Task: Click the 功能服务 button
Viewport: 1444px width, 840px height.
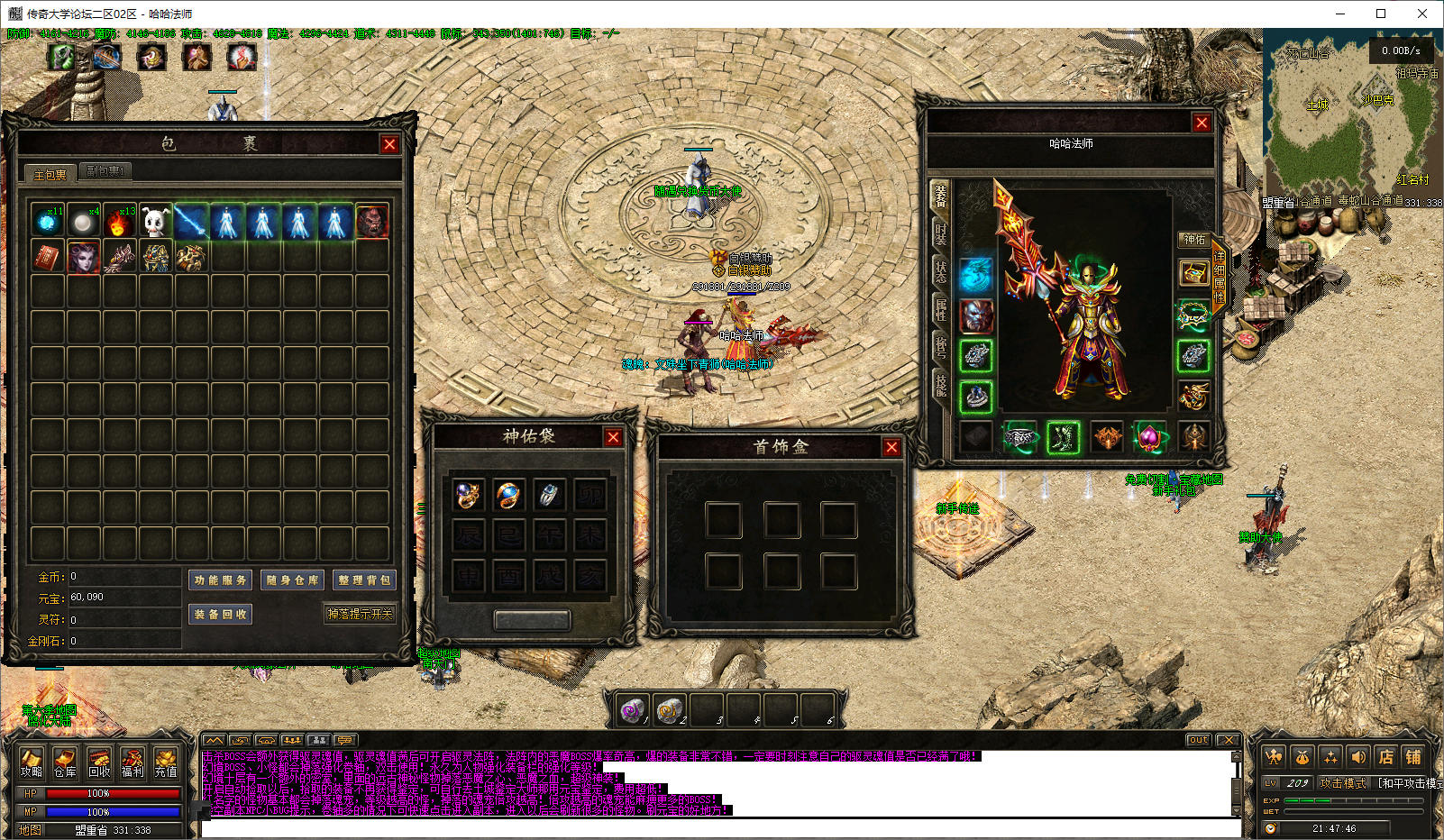Action: (x=220, y=580)
